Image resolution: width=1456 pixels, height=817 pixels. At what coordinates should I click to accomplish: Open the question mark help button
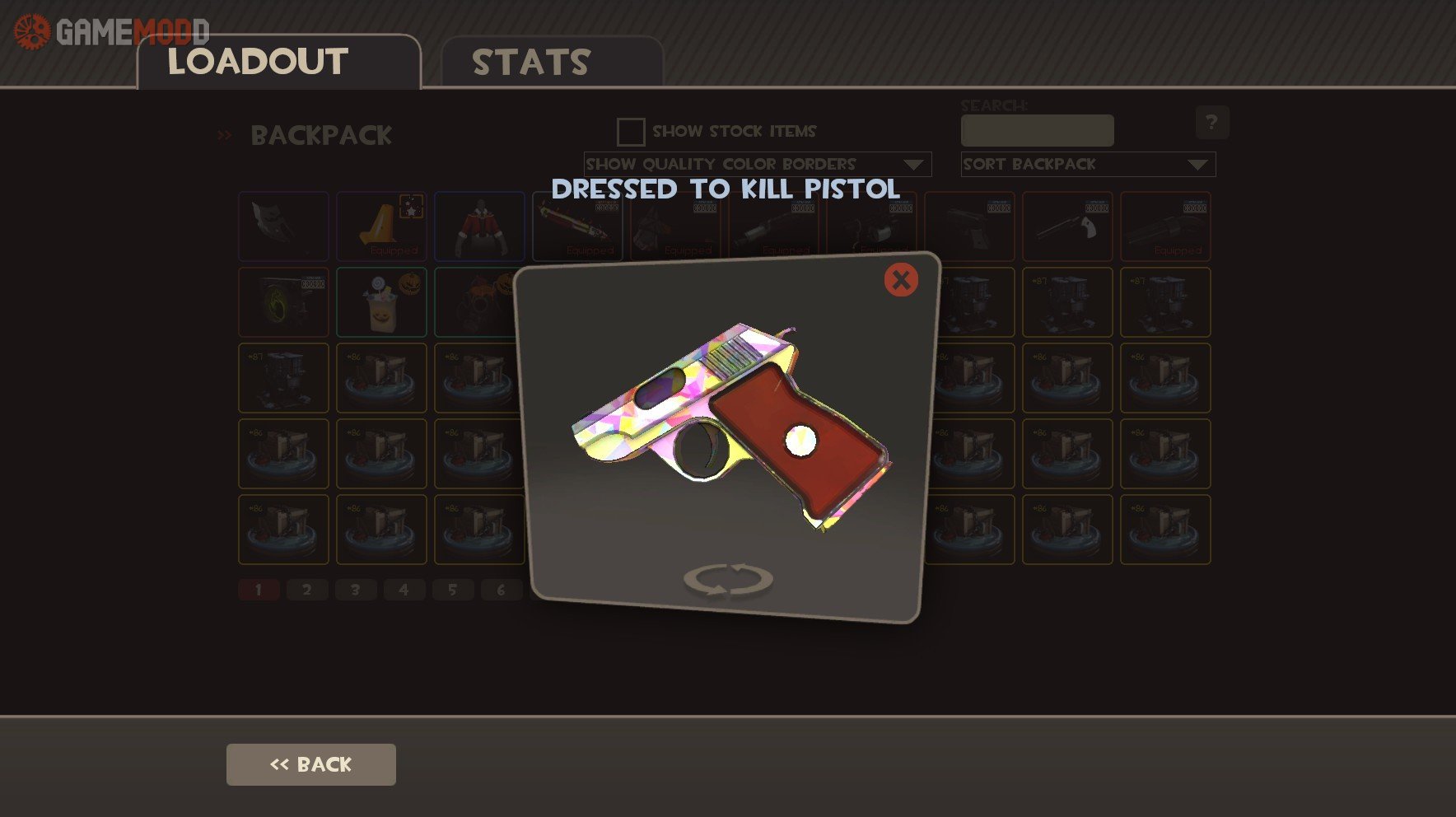(x=1211, y=123)
